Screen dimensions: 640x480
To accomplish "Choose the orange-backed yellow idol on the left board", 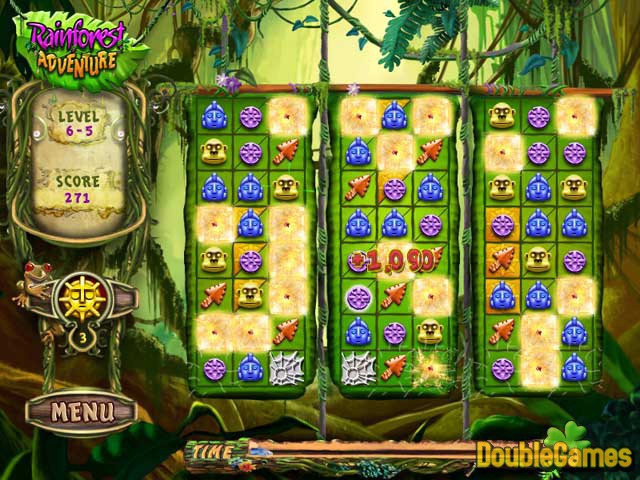I will tap(250, 296).
